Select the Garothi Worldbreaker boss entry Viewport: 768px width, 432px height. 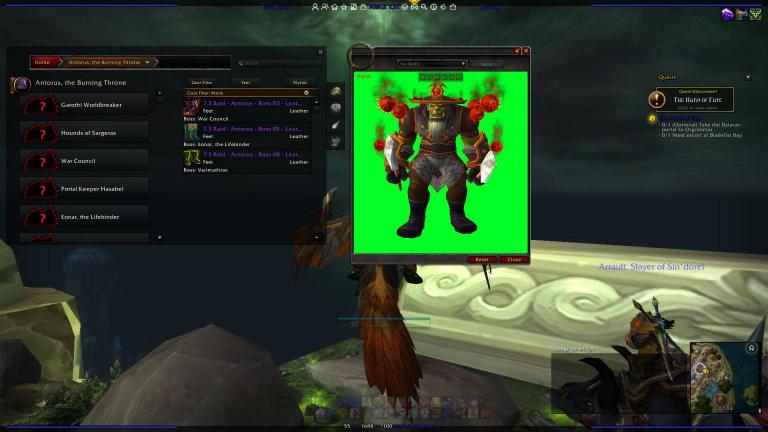[84, 104]
